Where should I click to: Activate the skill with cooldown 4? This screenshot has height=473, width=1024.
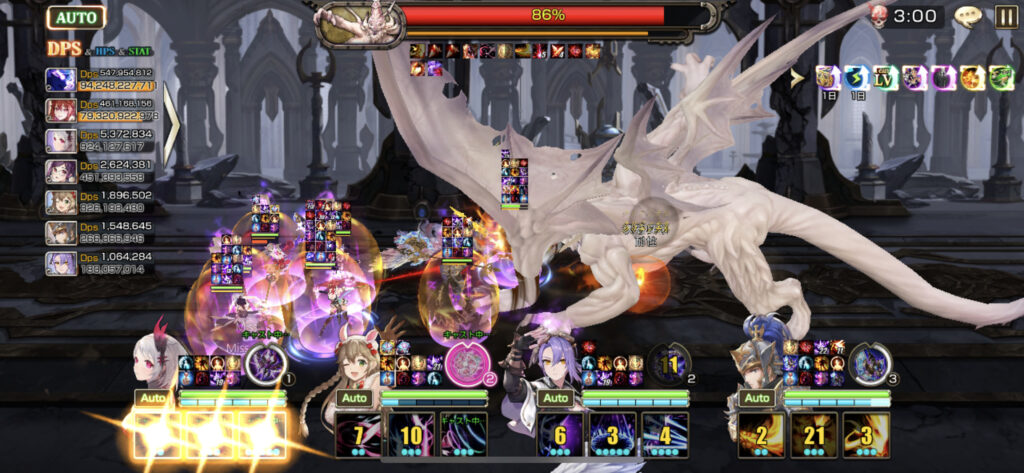click(x=665, y=435)
